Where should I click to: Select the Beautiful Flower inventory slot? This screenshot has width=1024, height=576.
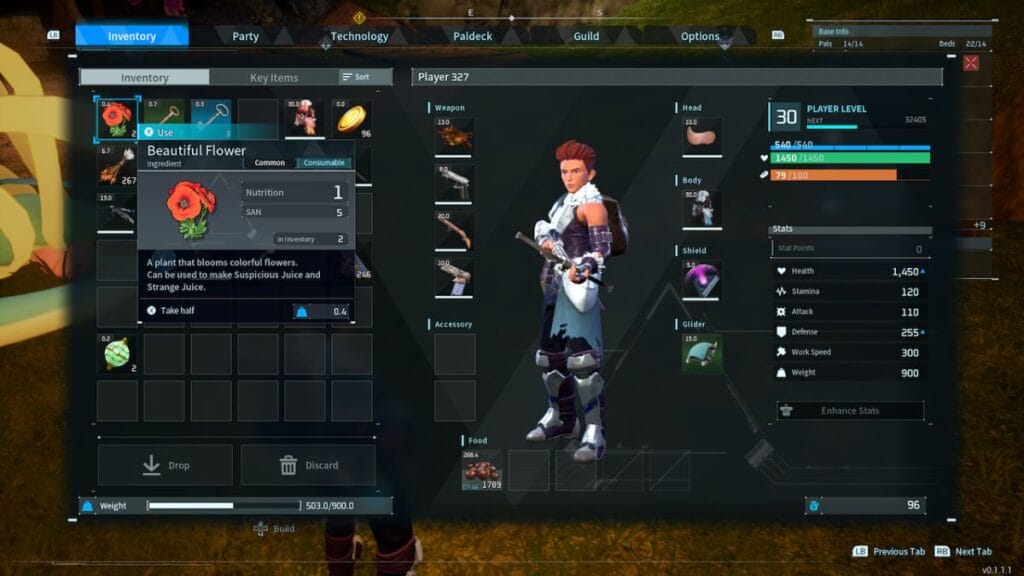117,119
